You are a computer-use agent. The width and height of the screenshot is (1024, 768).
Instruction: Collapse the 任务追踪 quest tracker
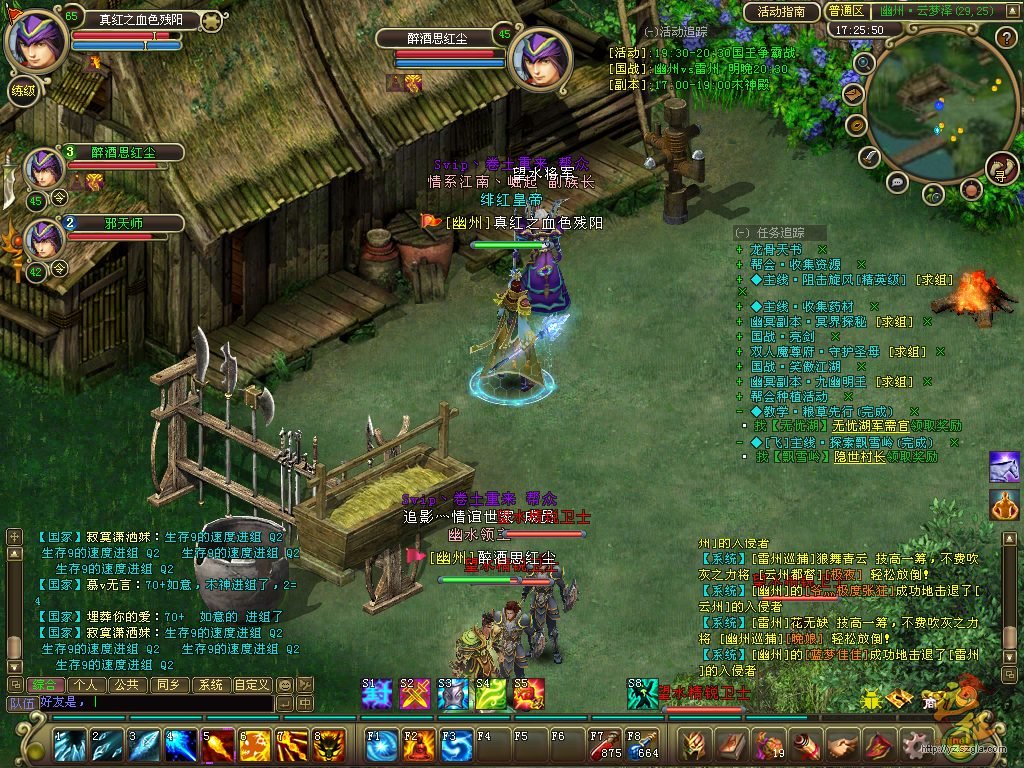click(741, 232)
